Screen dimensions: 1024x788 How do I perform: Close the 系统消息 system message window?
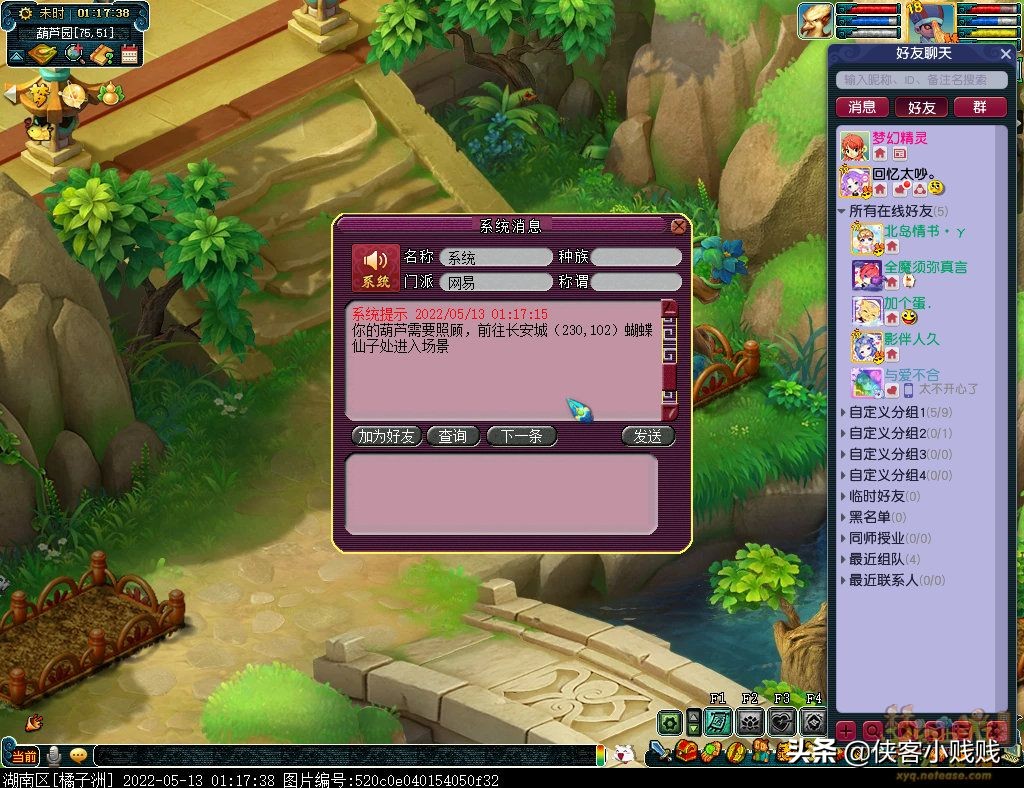[x=678, y=226]
